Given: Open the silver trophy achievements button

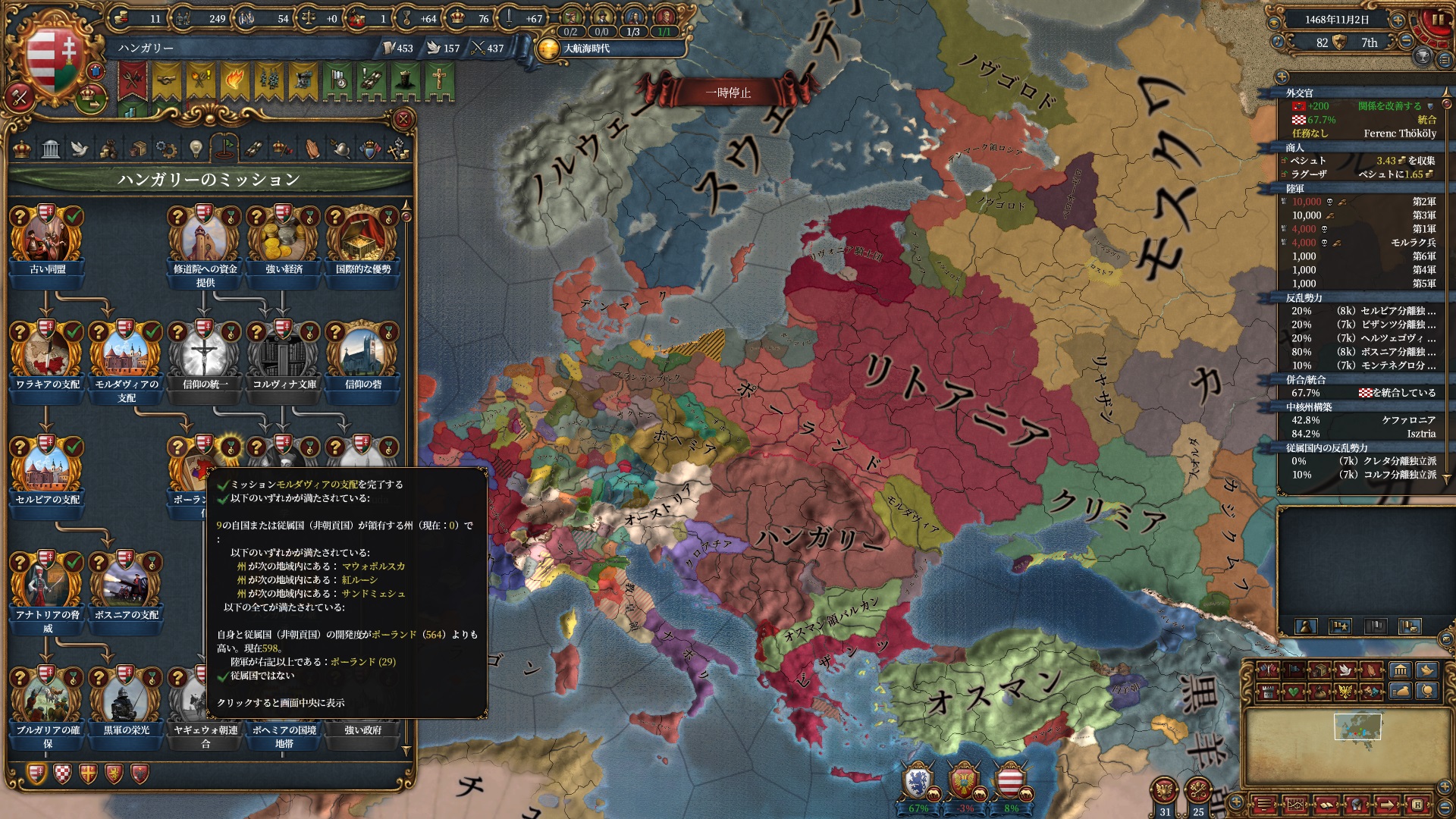Looking at the screenshot, I should 1423,57.
